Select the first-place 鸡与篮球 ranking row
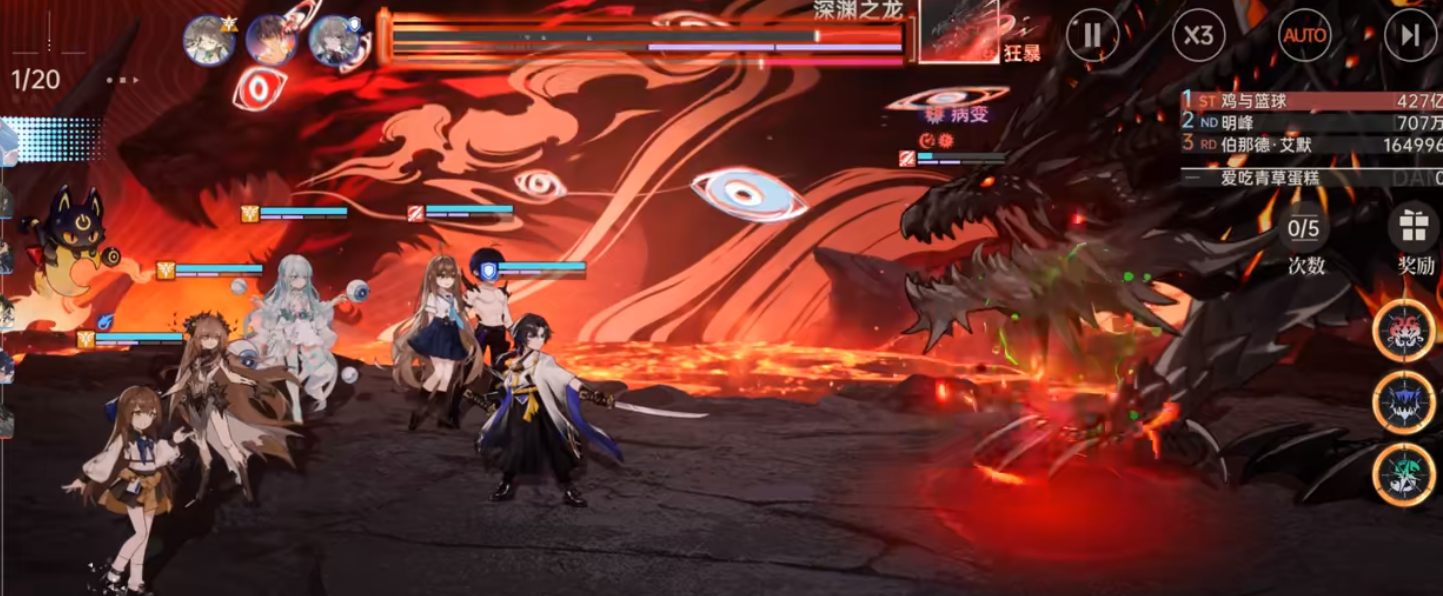 pyautogui.click(x=1311, y=100)
